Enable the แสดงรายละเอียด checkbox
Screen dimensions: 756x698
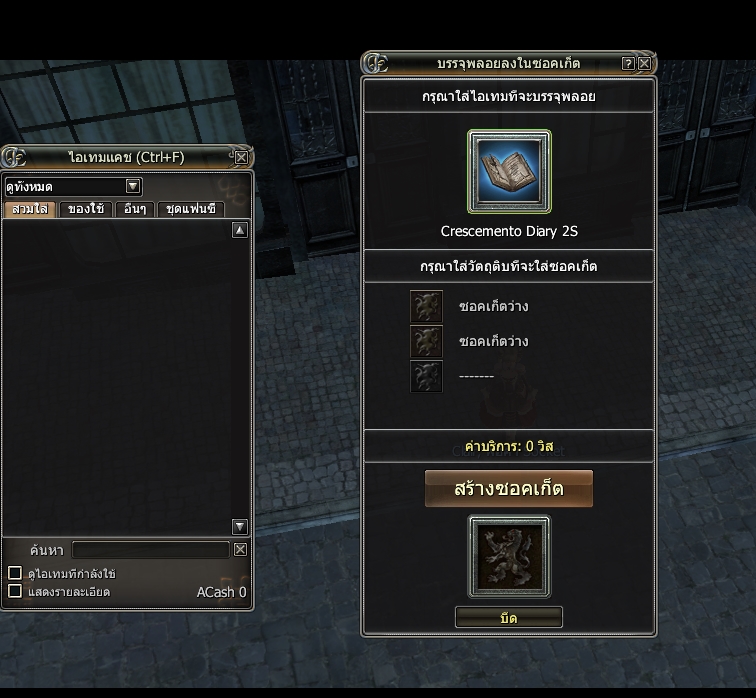tap(15, 591)
